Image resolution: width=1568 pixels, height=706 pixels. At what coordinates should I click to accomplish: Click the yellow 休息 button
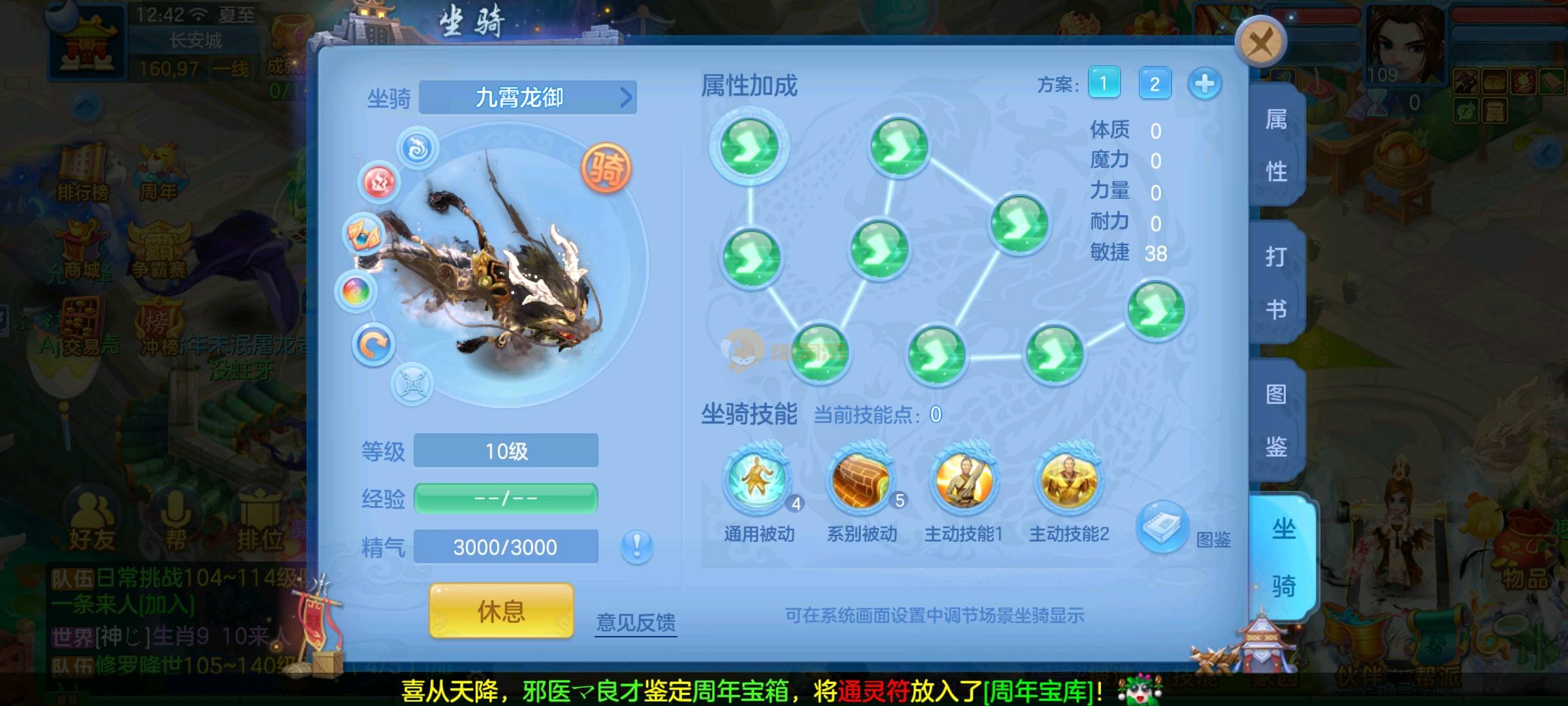501,611
